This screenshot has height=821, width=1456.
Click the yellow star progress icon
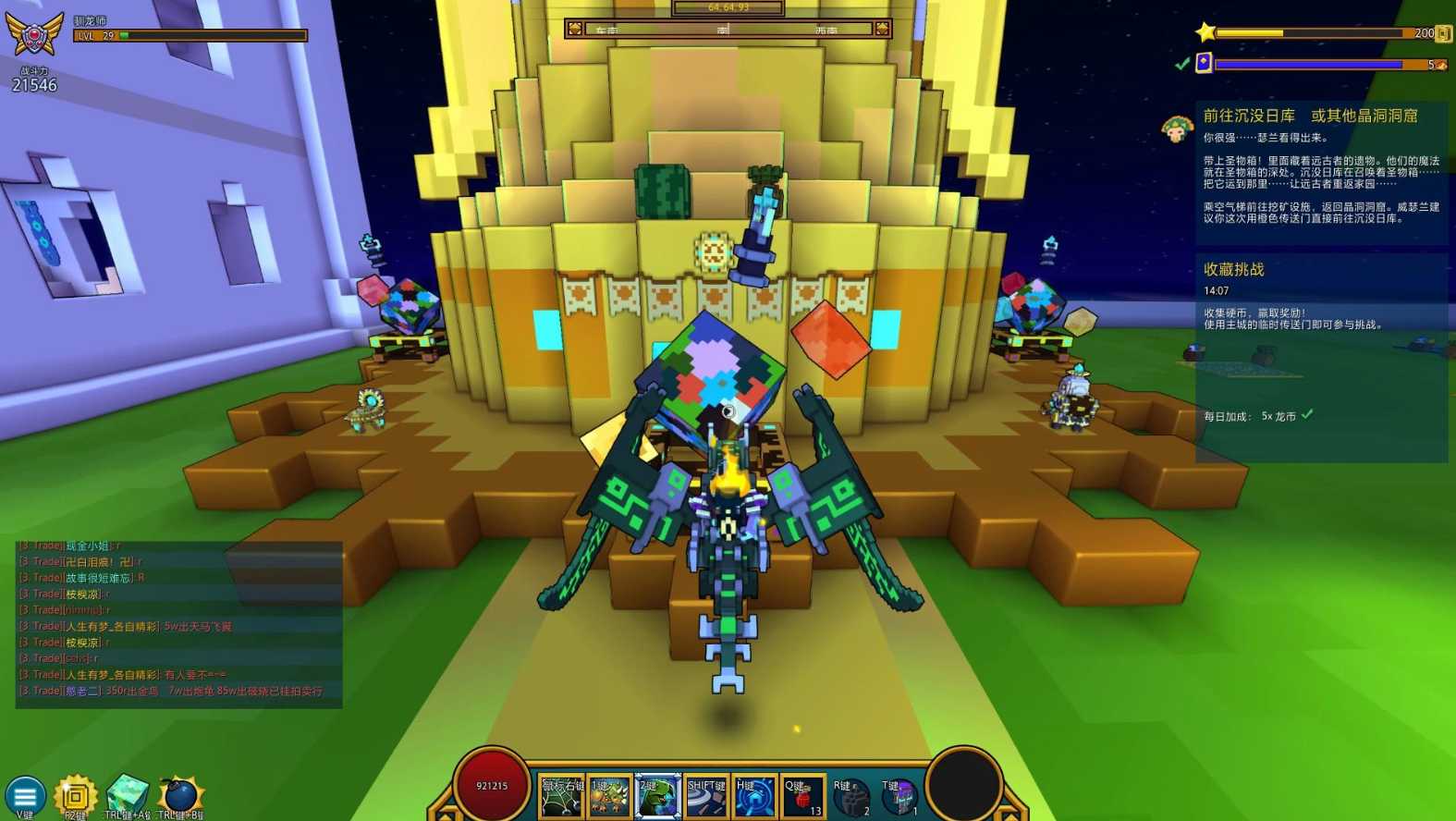pyautogui.click(x=1205, y=32)
